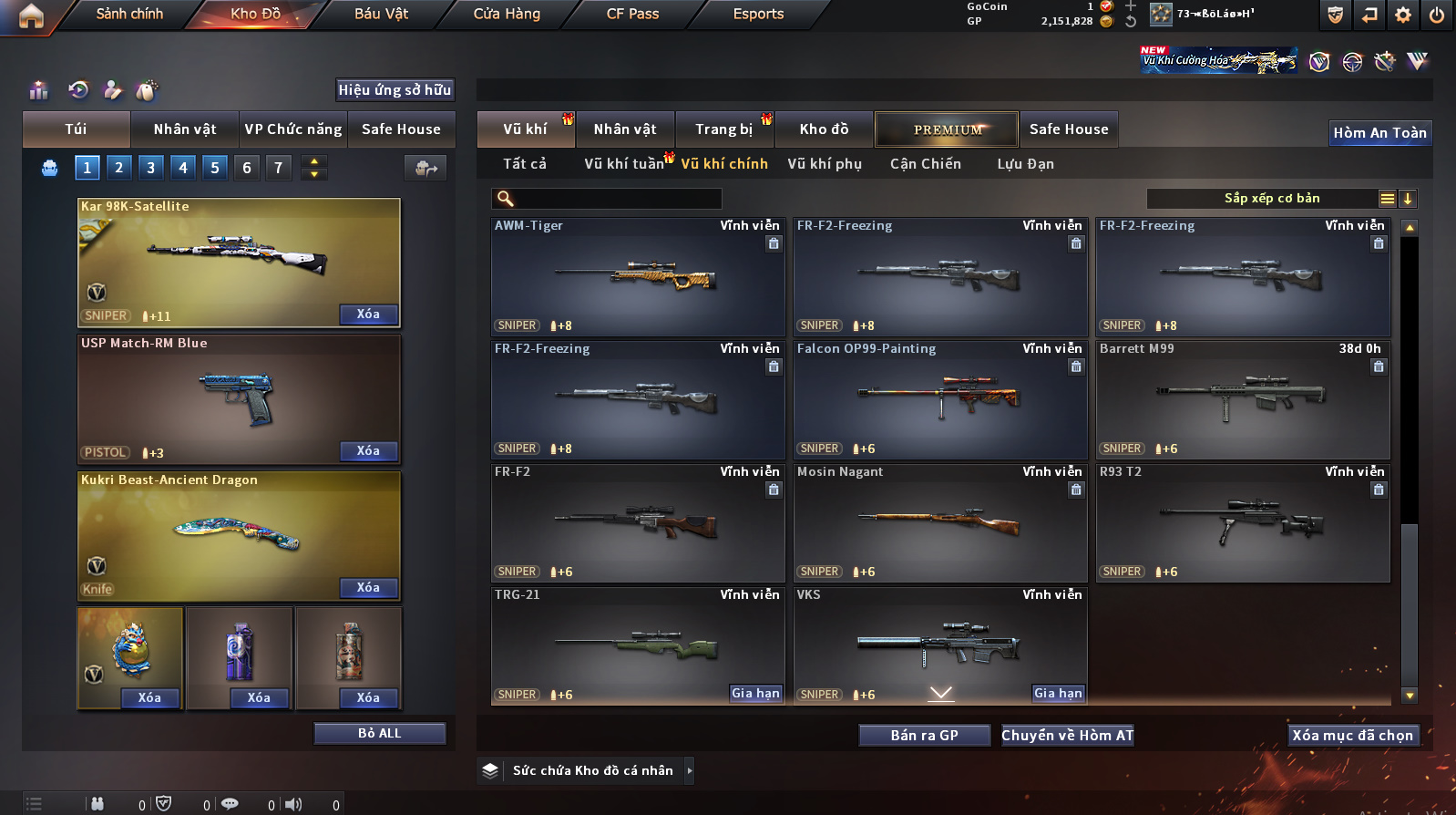The image size is (1456, 815).
Task: Open the PREMIUM inventory tab
Action: click(947, 129)
